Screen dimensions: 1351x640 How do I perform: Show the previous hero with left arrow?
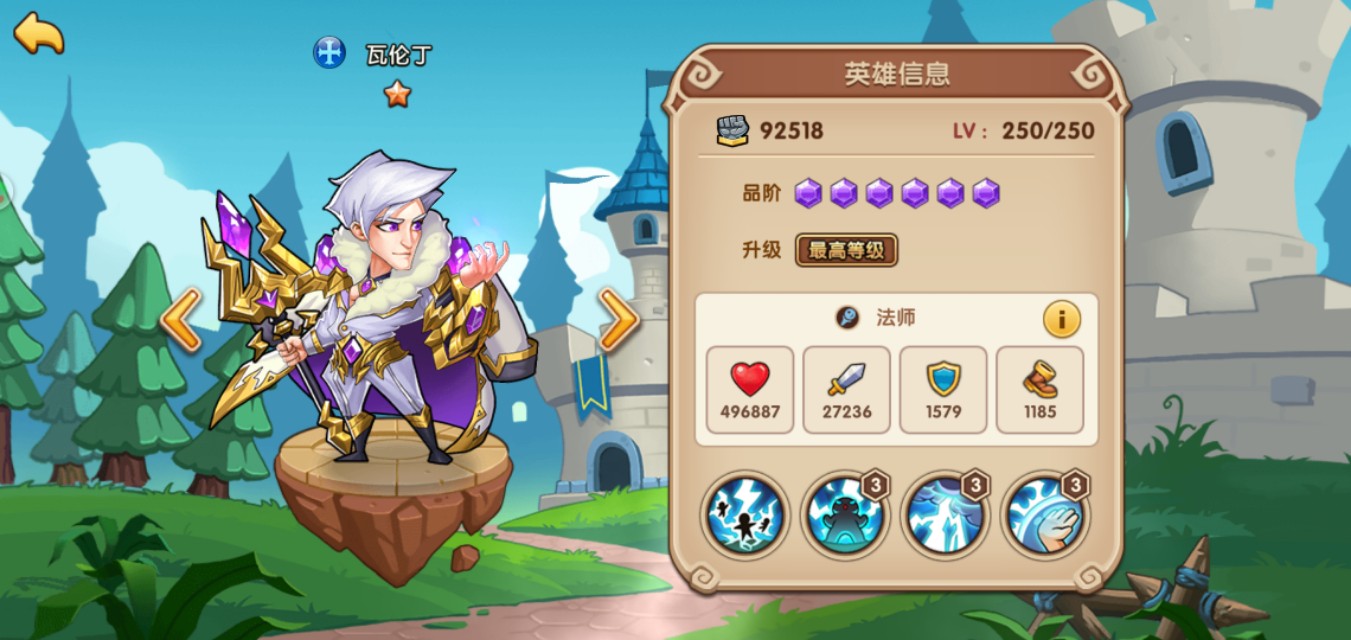click(x=181, y=320)
